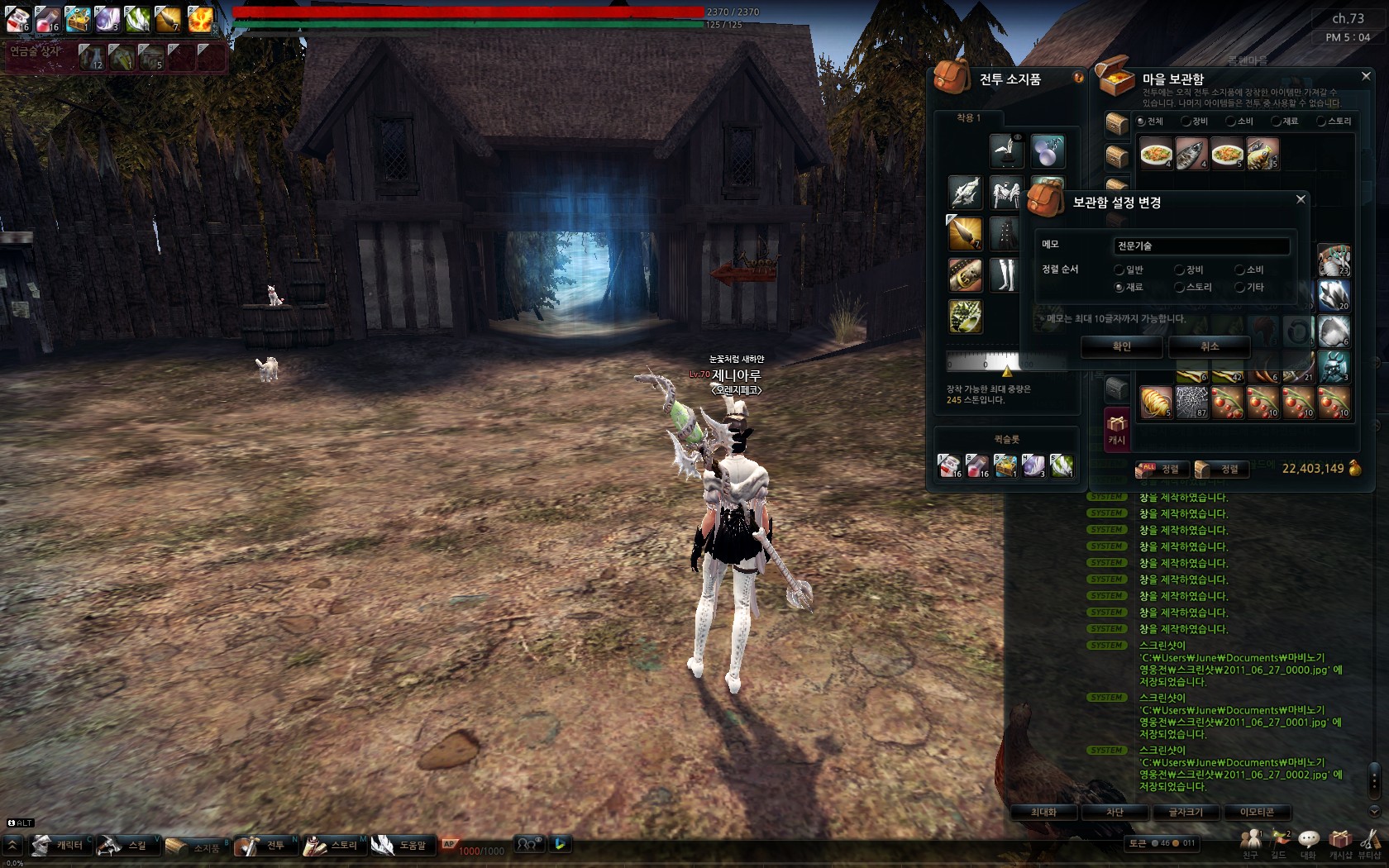Choose 스토리 as the sort order

tap(1180, 288)
